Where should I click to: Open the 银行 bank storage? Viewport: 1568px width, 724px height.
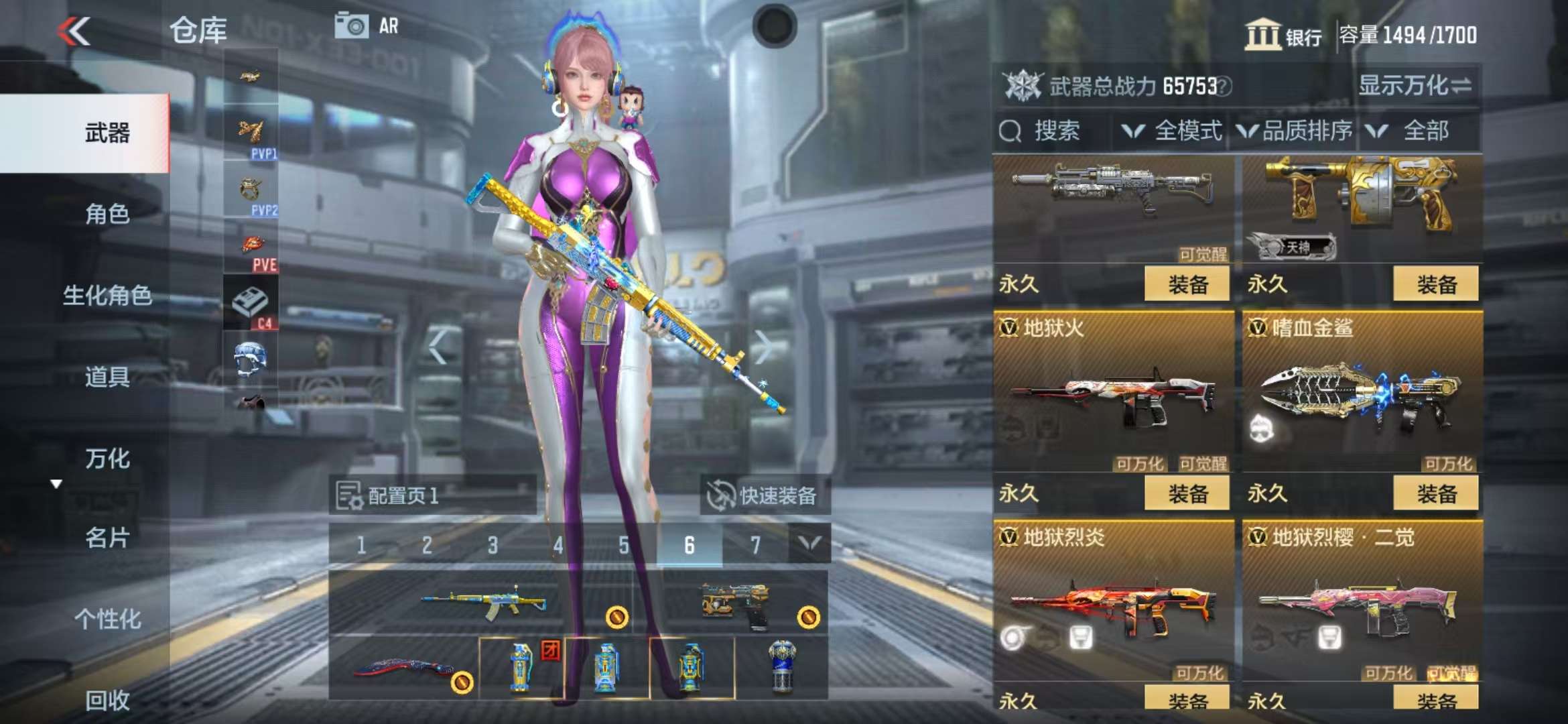pyautogui.click(x=1283, y=35)
